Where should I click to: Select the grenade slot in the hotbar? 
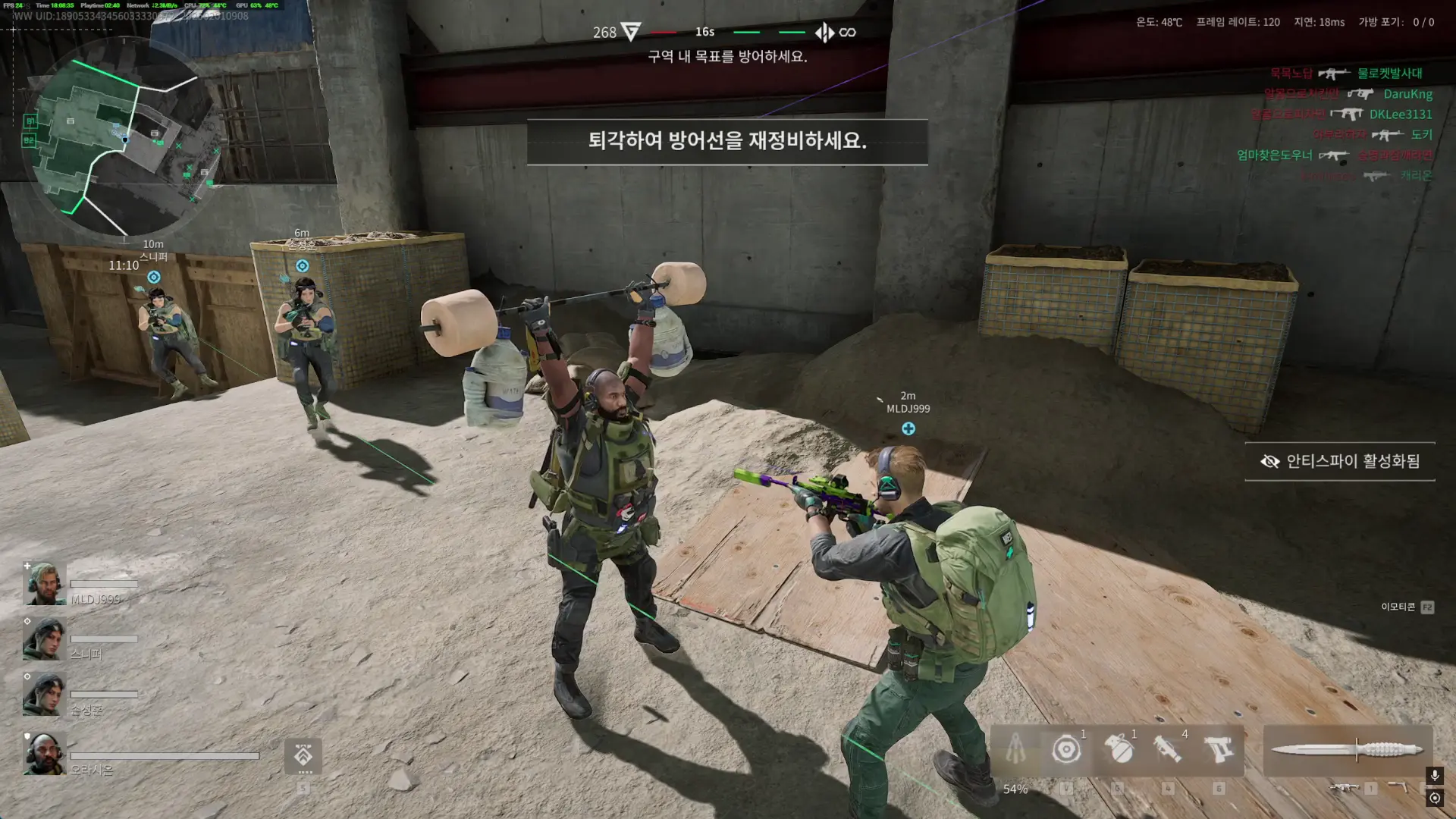(x=1120, y=751)
